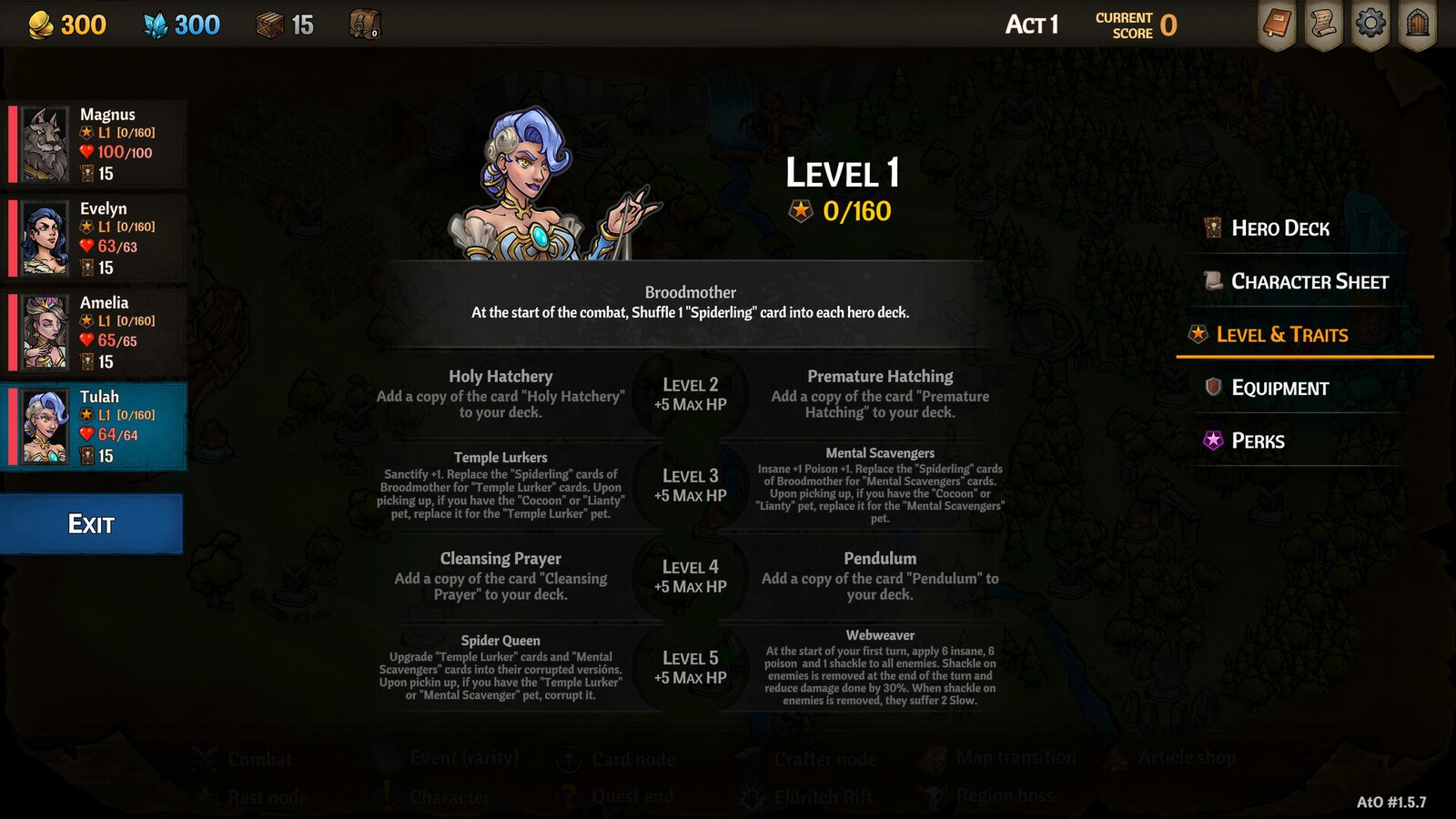Choose Evelyn's hero panel
The image size is (1456, 819).
point(96,238)
